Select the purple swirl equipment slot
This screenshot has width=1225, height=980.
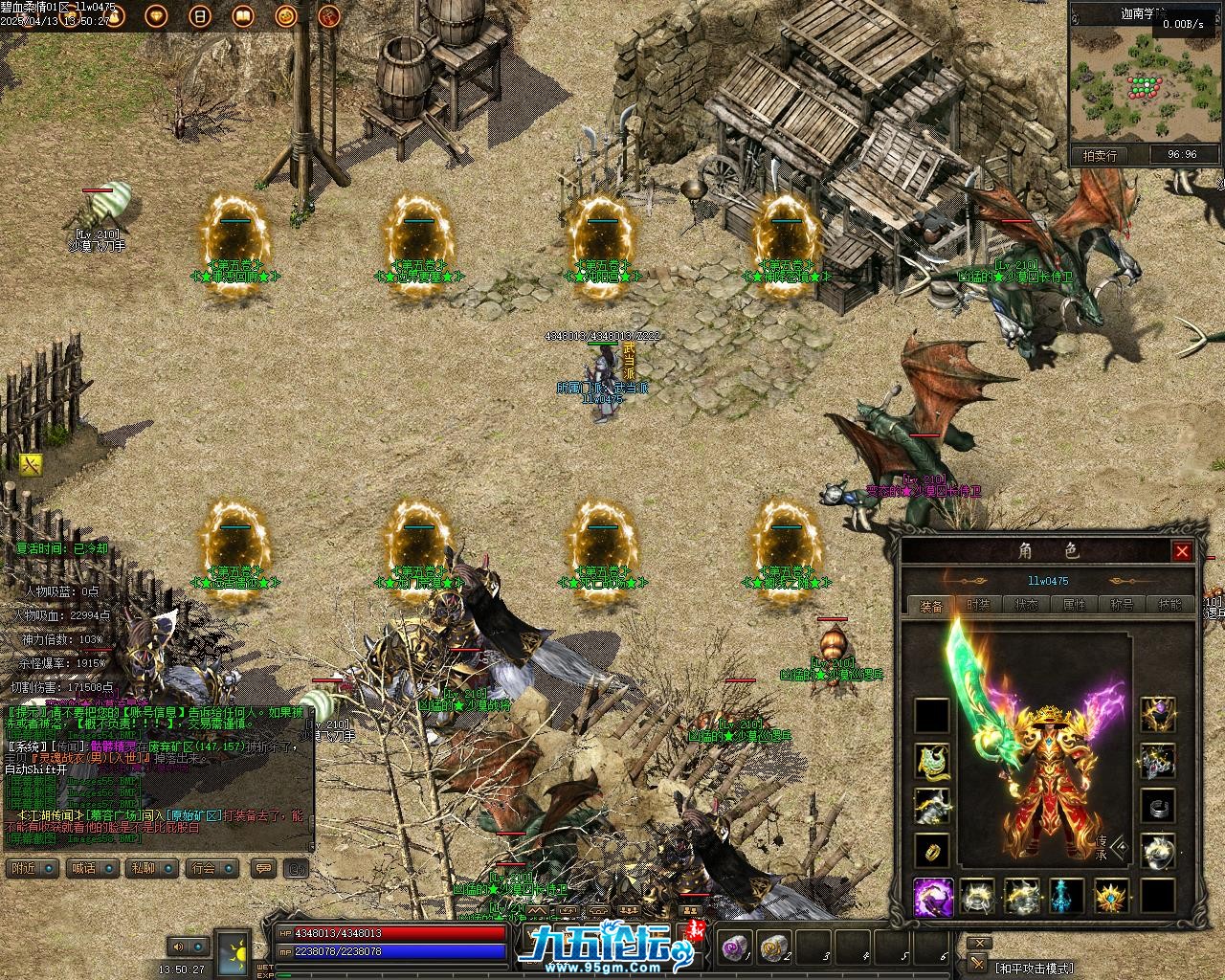click(931, 897)
